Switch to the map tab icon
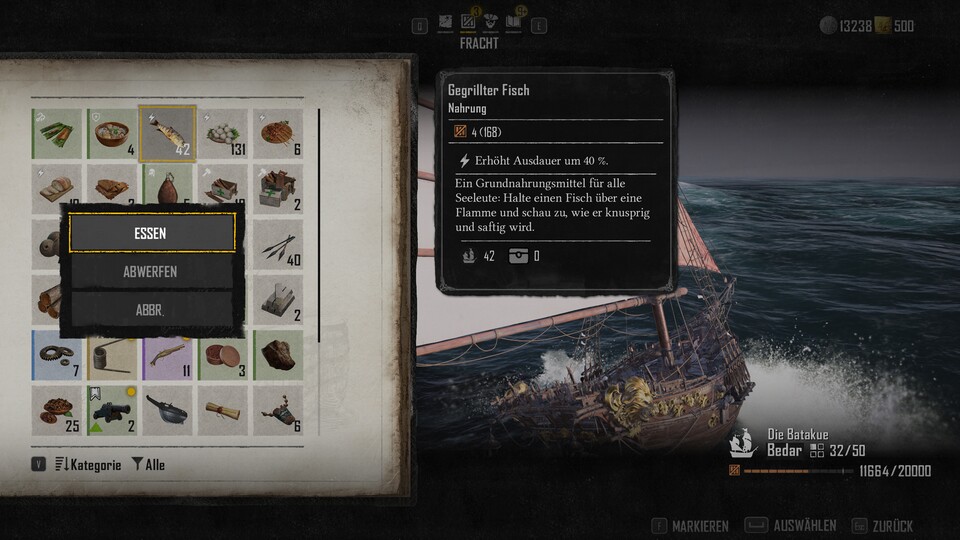This screenshot has width=960, height=540. [x=443, y=21]
